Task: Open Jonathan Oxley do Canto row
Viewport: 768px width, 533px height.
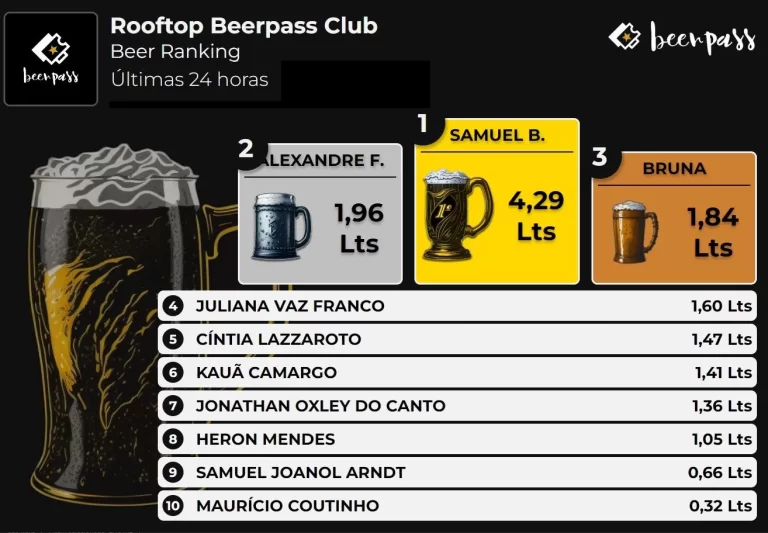Action: tap(457, 406)
